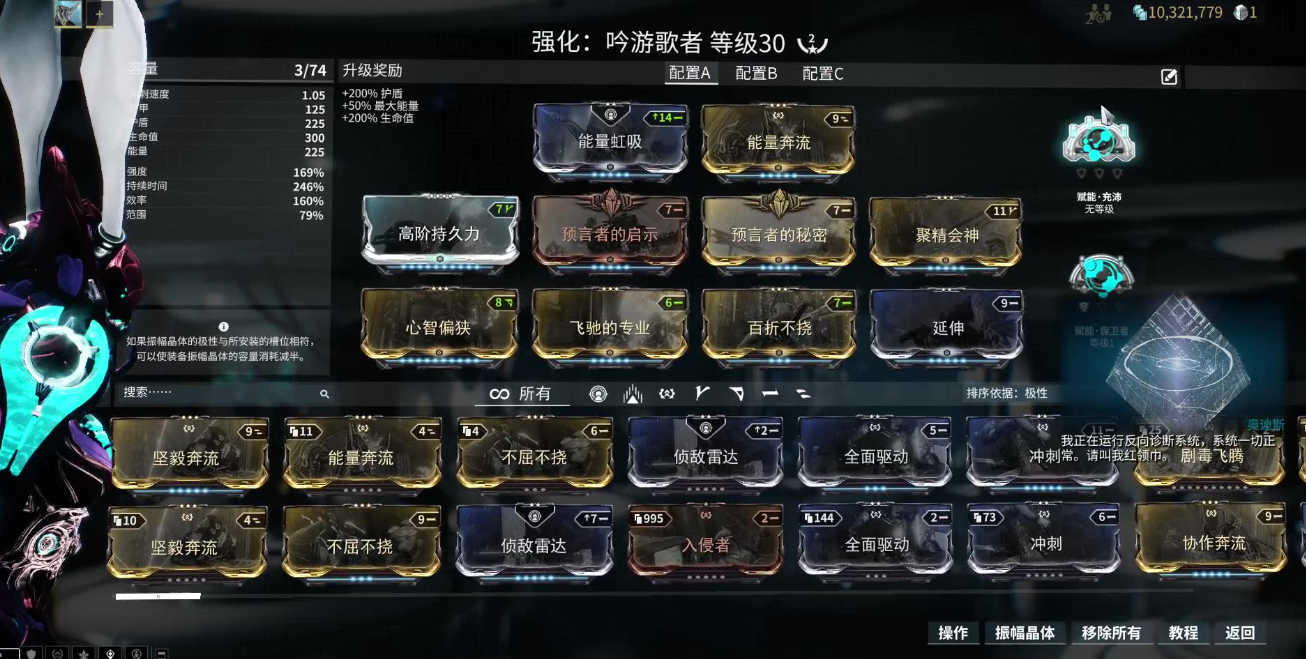Image resolution: width=1306 pixels, height=659 pixels.
Task: Click the equipped 延伸 mod card
Action: tap(947, 325)
